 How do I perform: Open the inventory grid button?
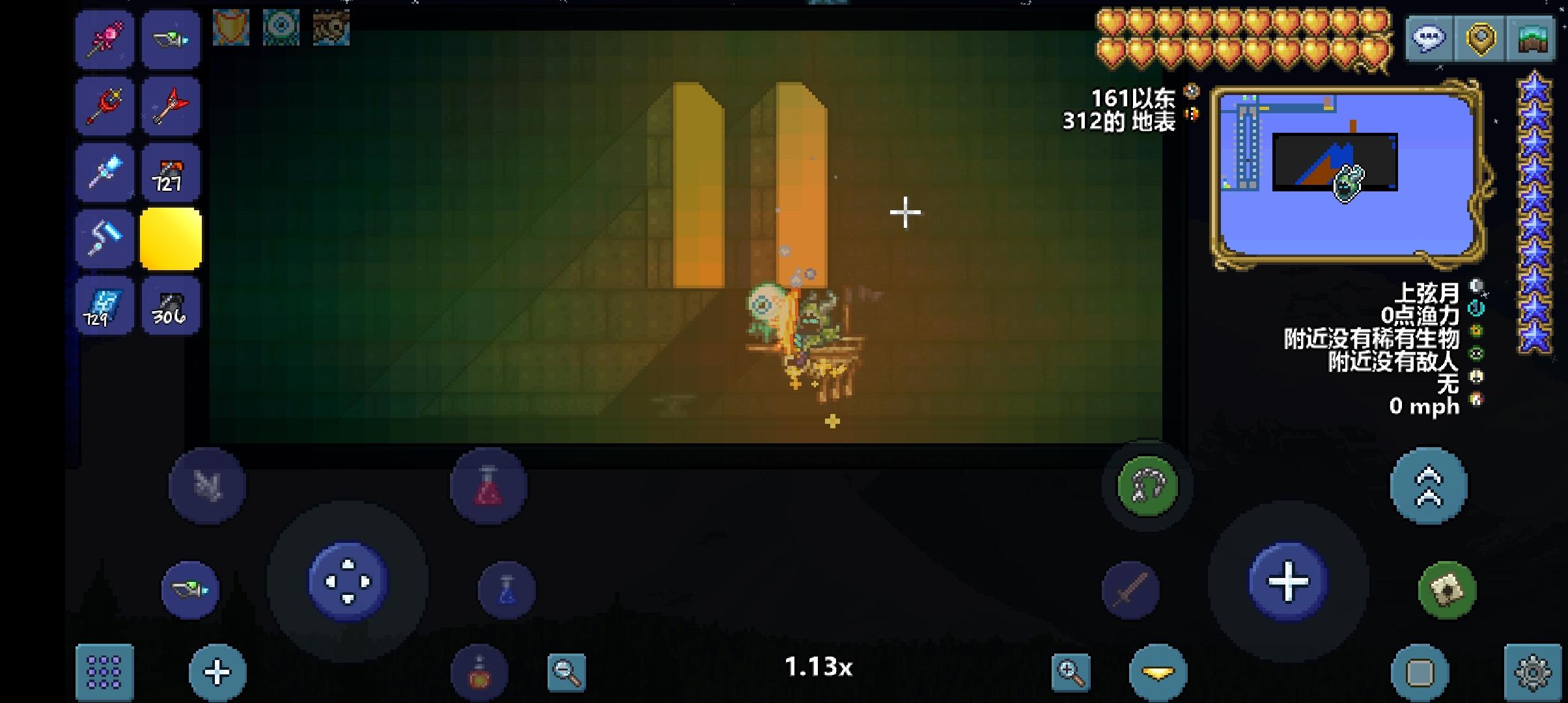click(104, 670)
